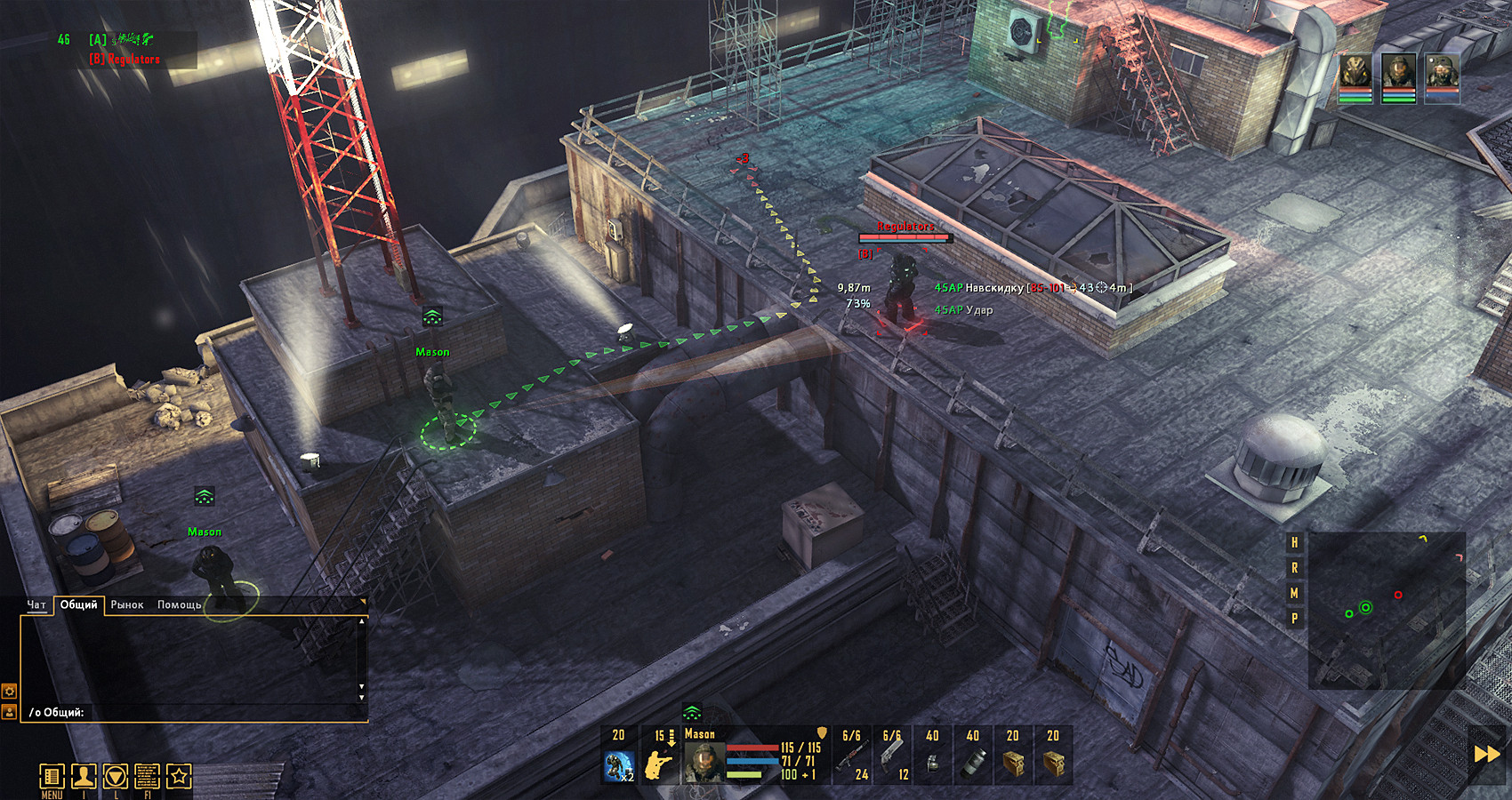Click the star achievements icon
Screen dimensions: 1512x800
point(180,776)
